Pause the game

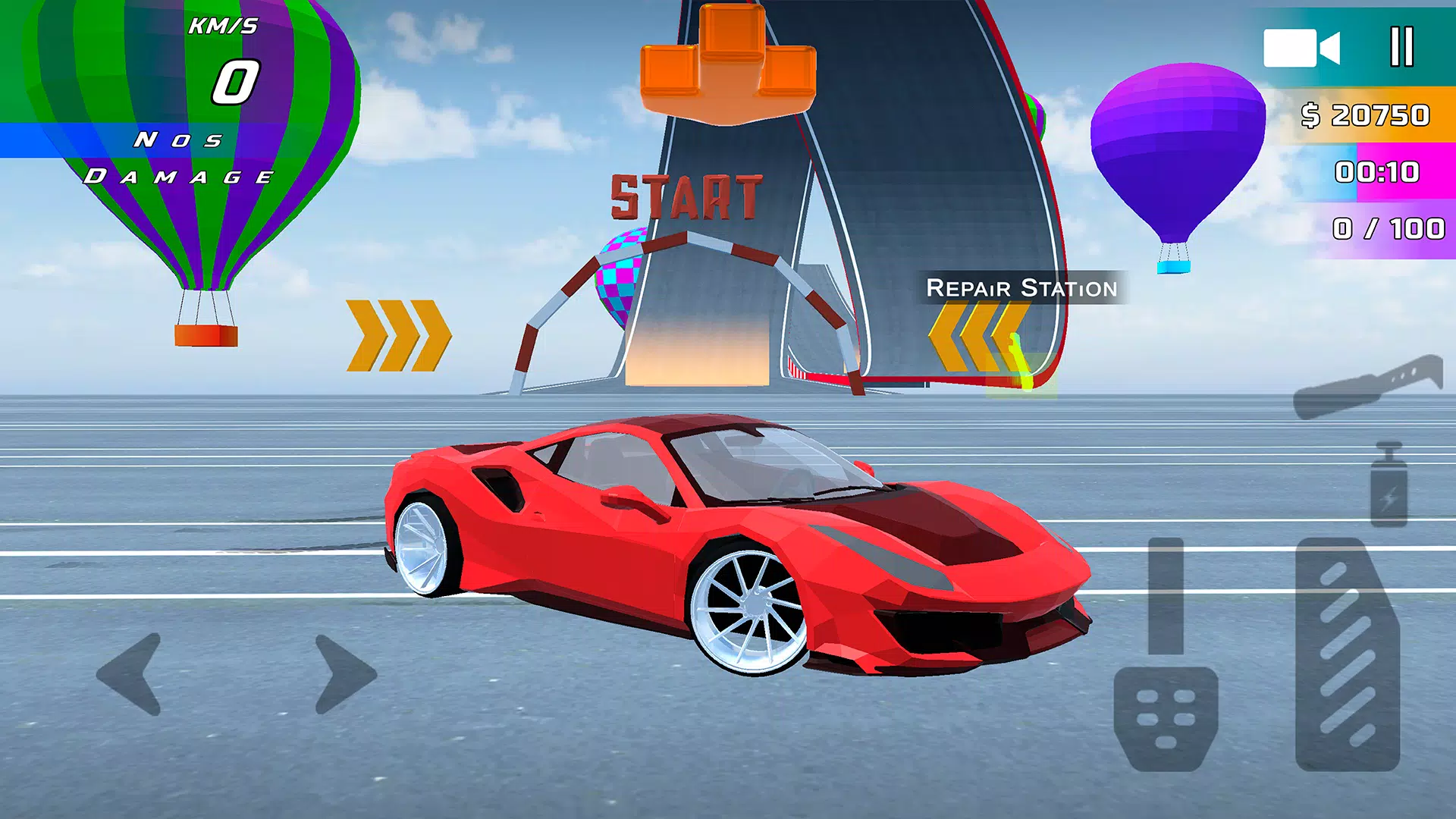1401,47
